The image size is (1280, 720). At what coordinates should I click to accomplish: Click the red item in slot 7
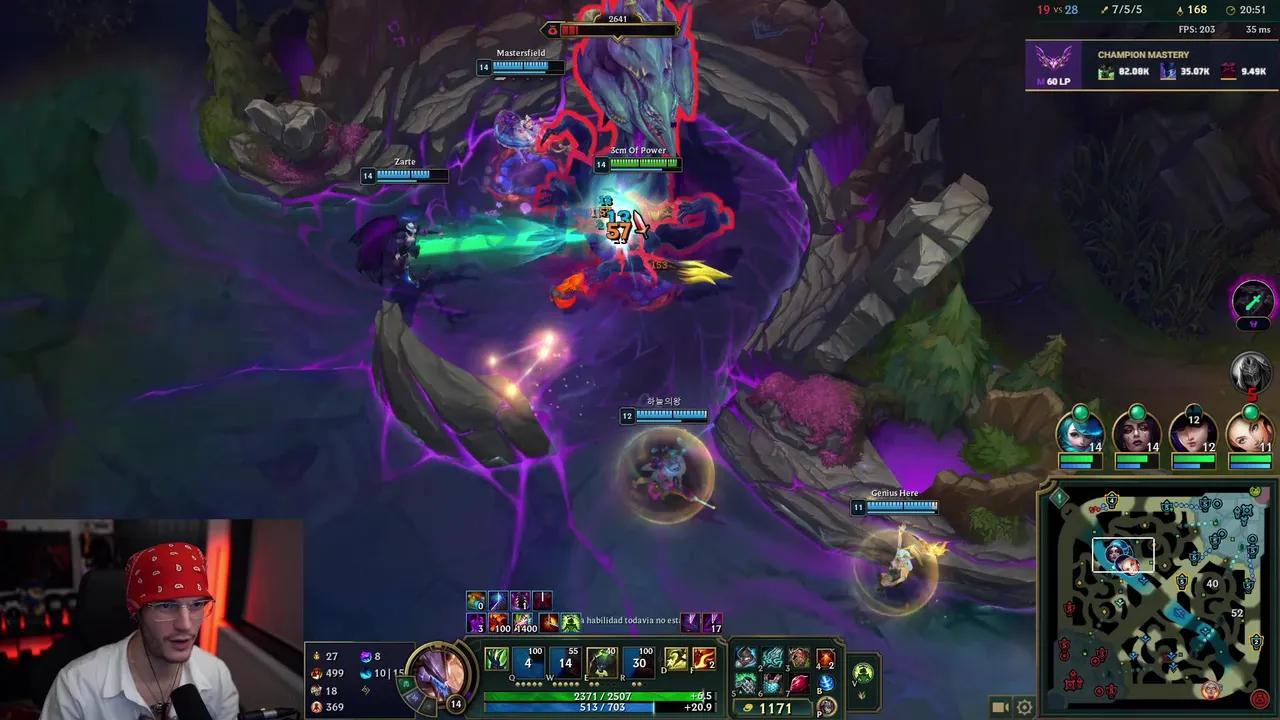[800, 681]
